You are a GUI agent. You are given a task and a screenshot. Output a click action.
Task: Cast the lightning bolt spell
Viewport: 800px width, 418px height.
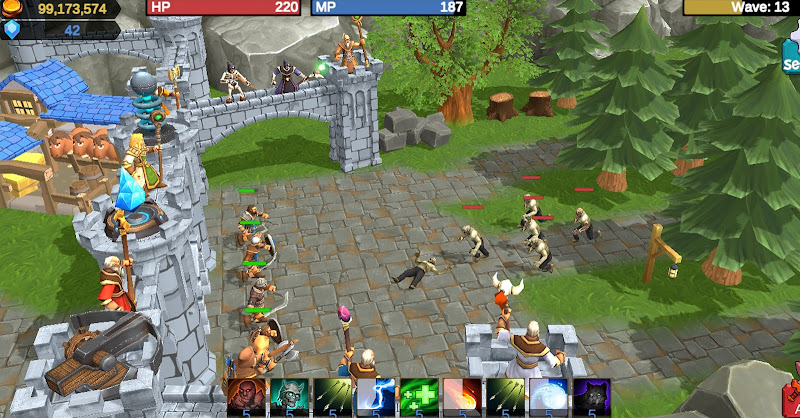coord(375,396)
